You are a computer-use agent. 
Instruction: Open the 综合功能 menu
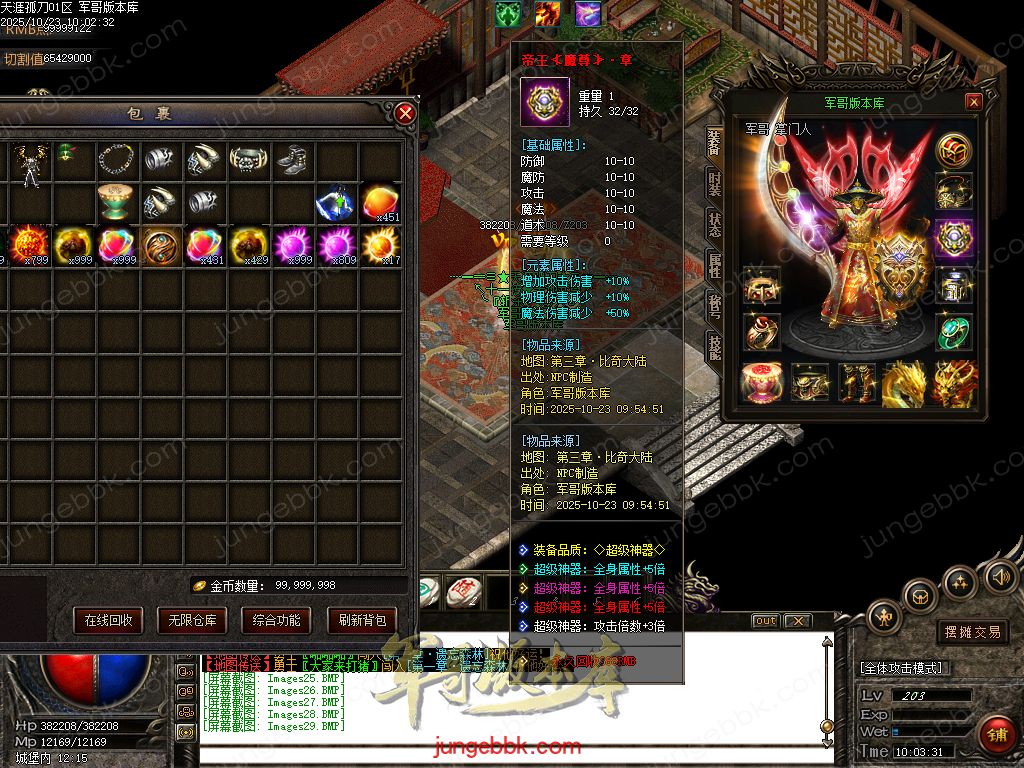[x=276, y=620]
